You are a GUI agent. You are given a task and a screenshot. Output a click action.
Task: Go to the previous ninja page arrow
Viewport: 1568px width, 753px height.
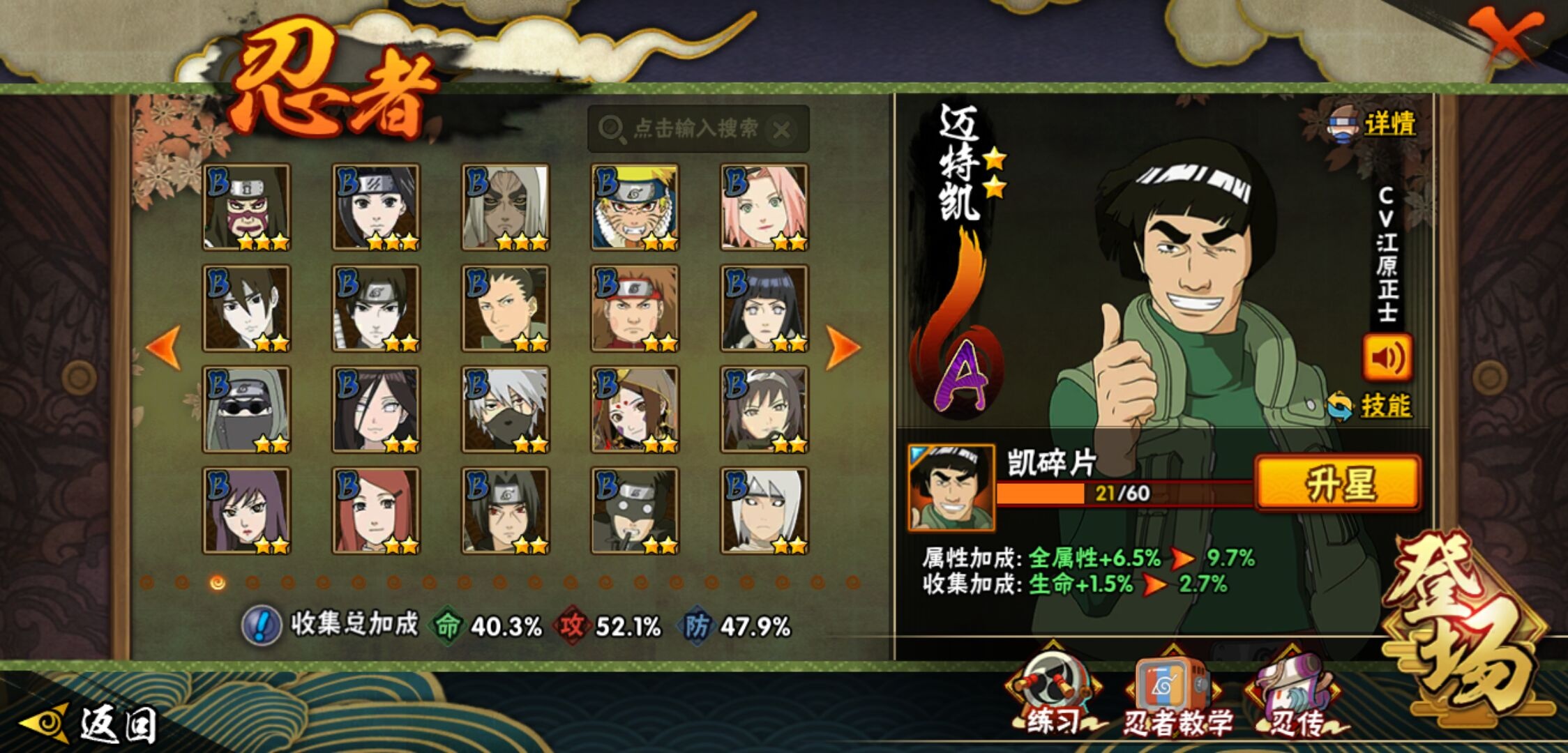point(164,347)
